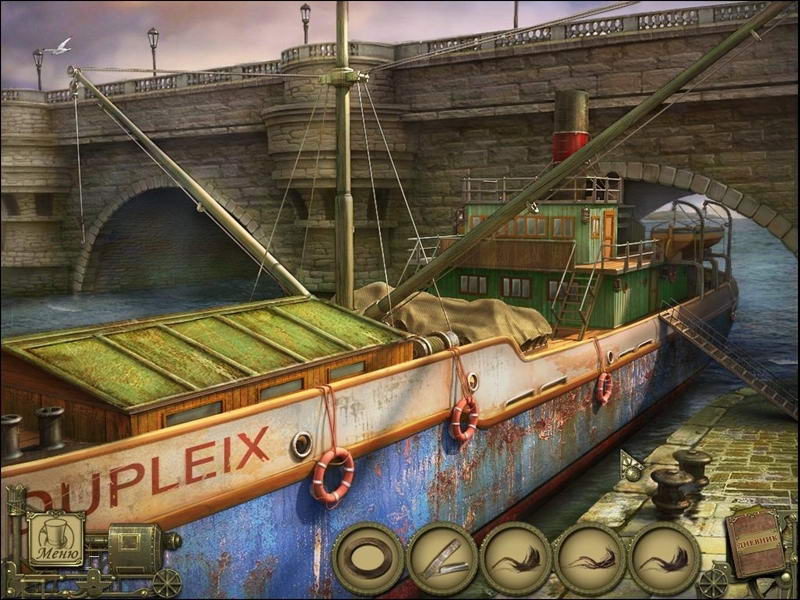This screenshot has width=800, height=600.
Task: Pick the straight razor inventory slot
Action: 441,559
